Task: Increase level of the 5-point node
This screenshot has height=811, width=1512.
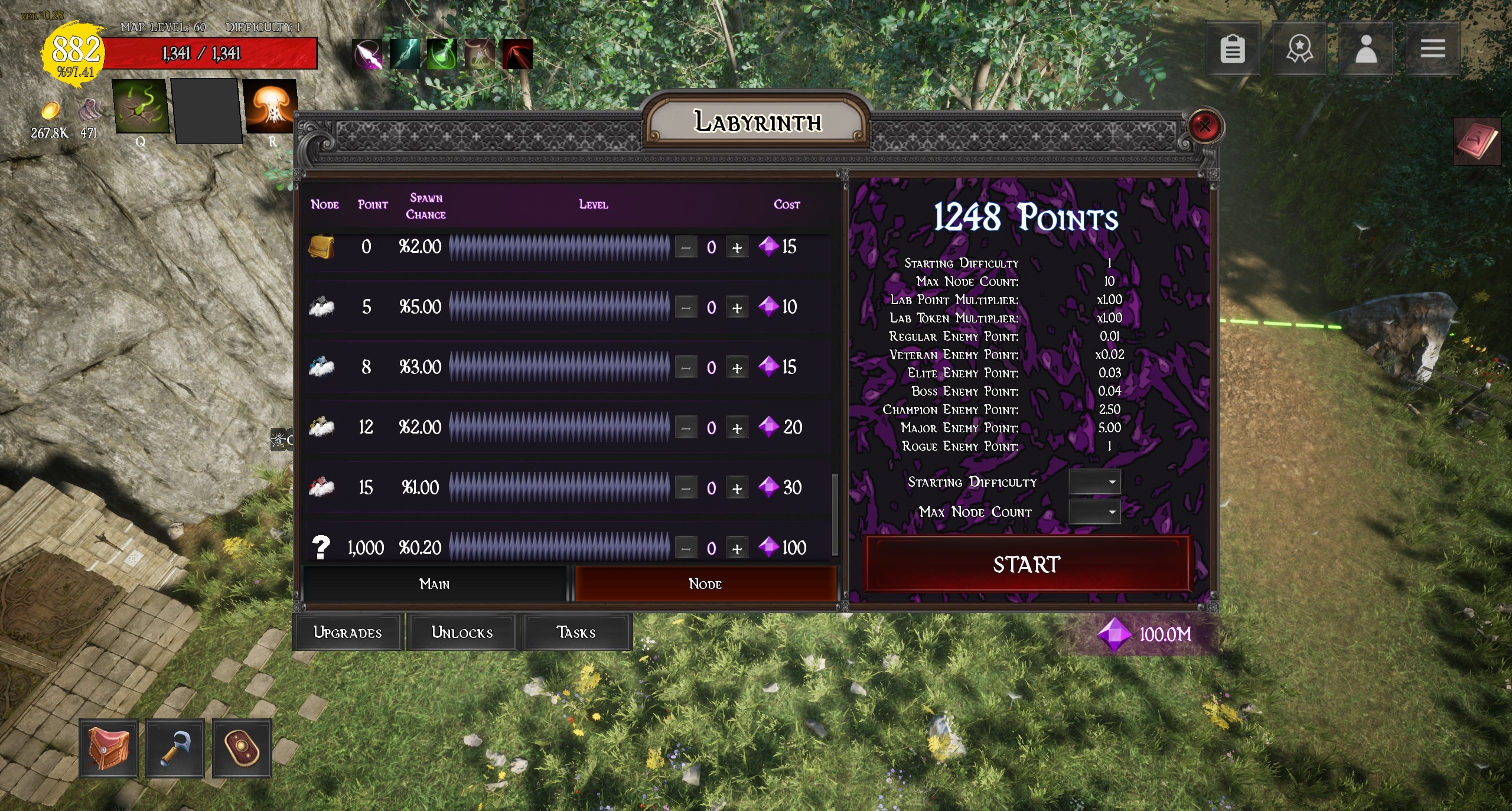Action: (x=737, y=308)
